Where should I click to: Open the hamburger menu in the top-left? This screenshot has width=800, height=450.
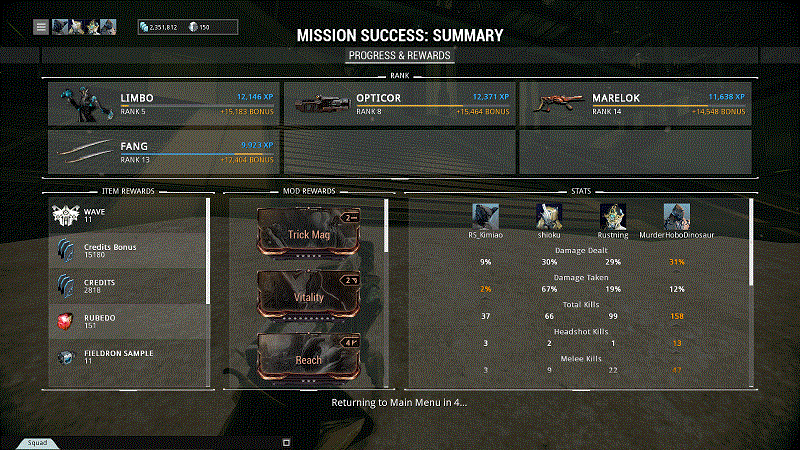(41, 27)
